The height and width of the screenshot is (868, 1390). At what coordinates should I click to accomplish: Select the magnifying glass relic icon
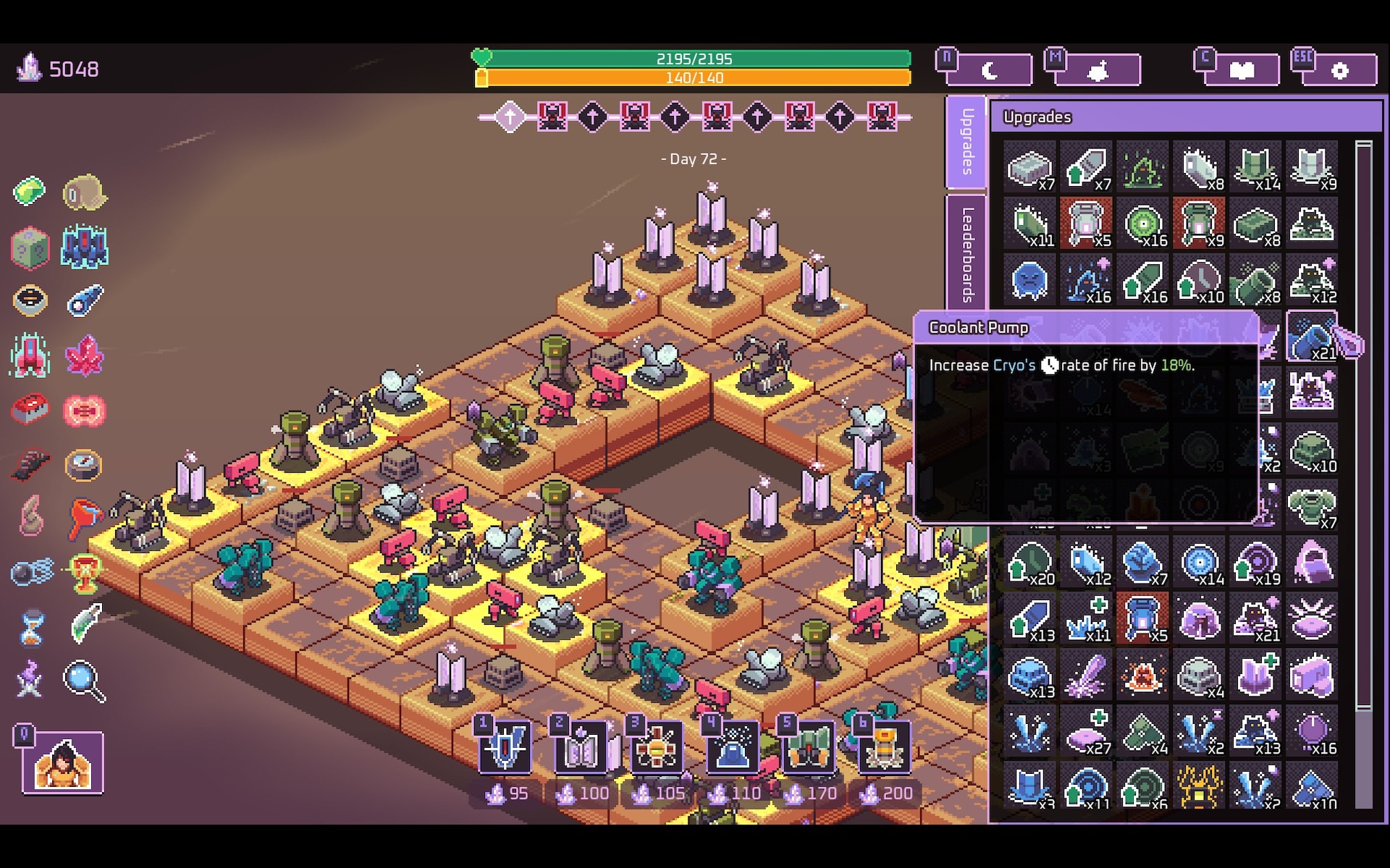point(84,681)
